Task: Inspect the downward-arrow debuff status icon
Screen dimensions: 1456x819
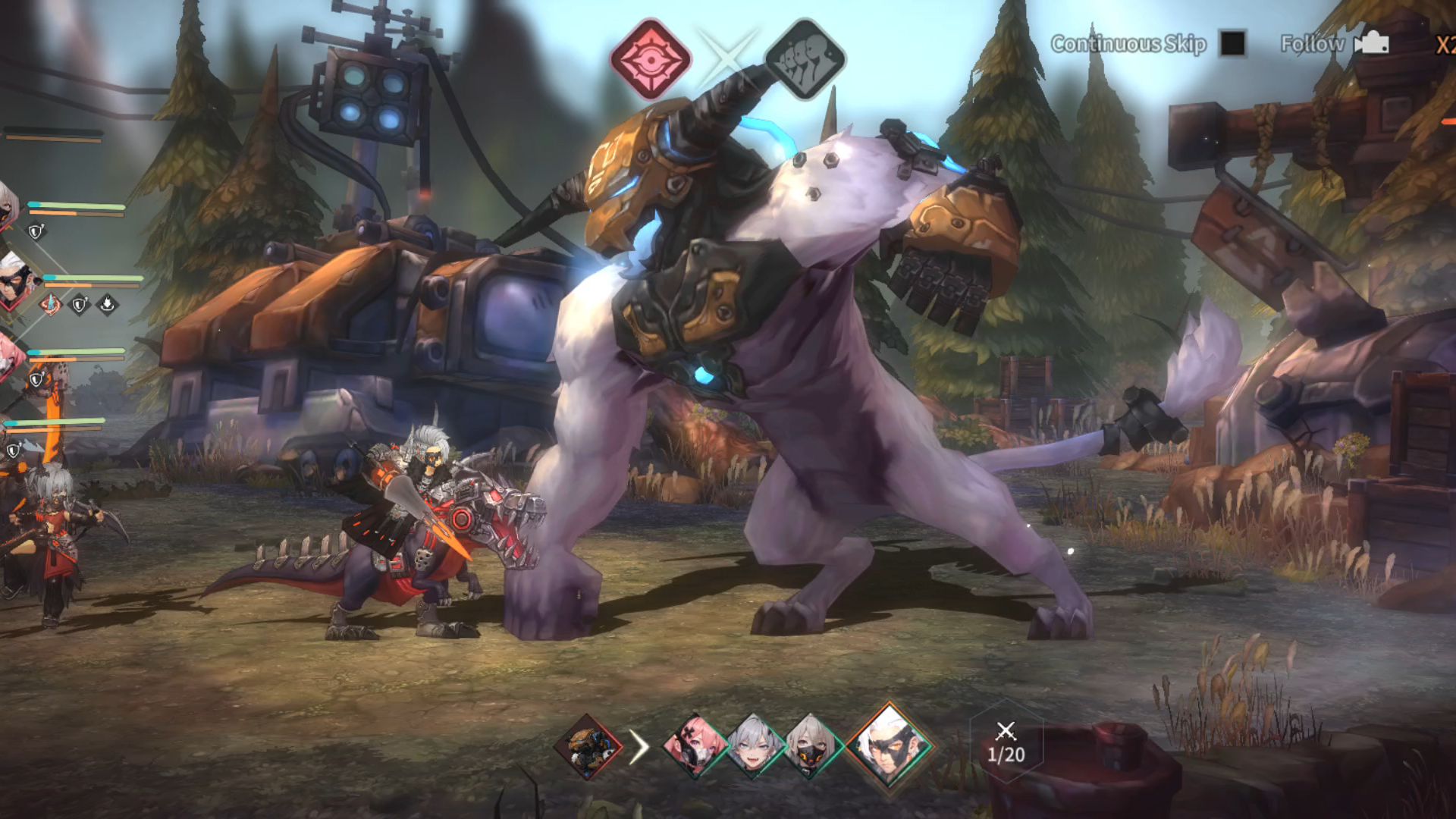Action: pyautogui.click(x=108, y=305)
